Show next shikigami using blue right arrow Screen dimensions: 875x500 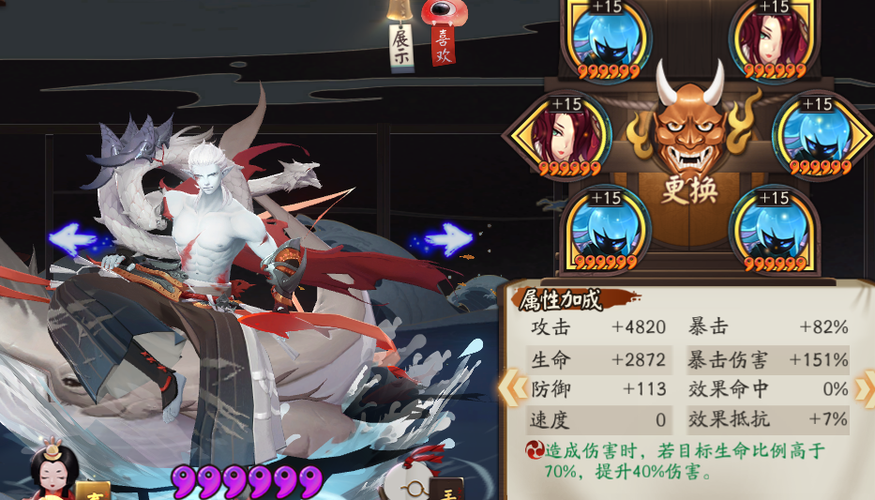[446, 238]
